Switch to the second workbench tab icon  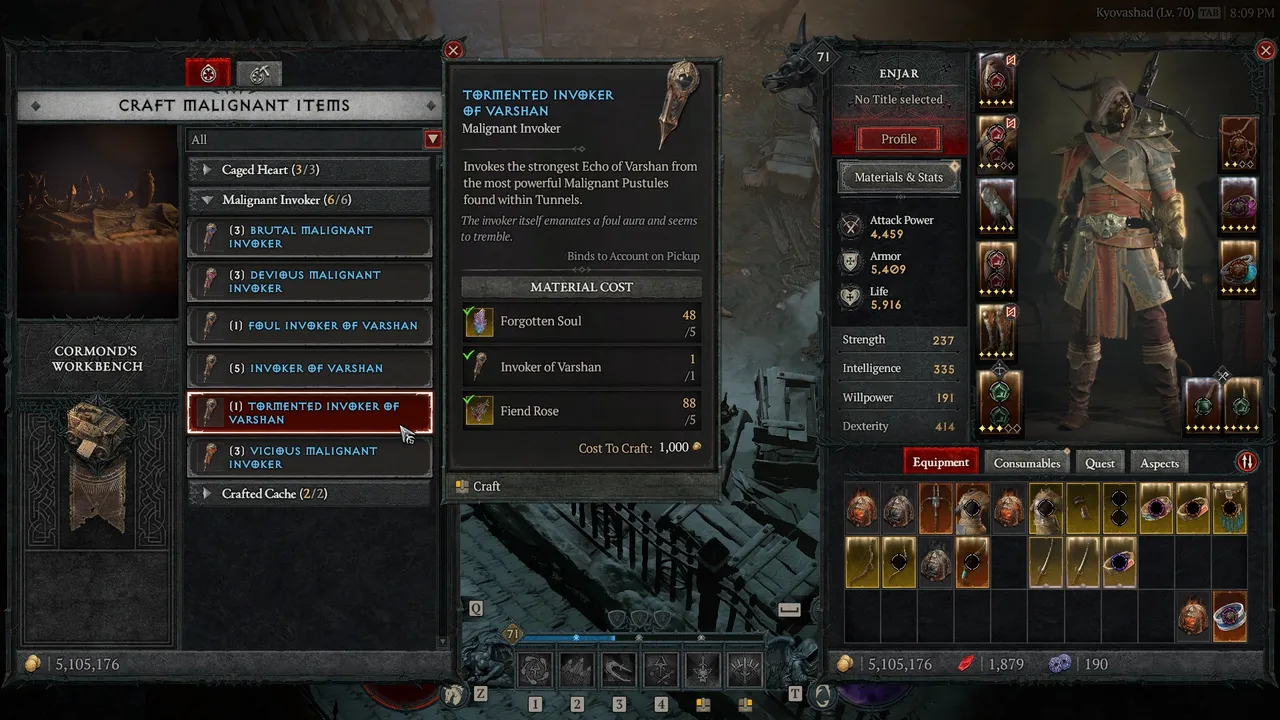pos(259,73)
